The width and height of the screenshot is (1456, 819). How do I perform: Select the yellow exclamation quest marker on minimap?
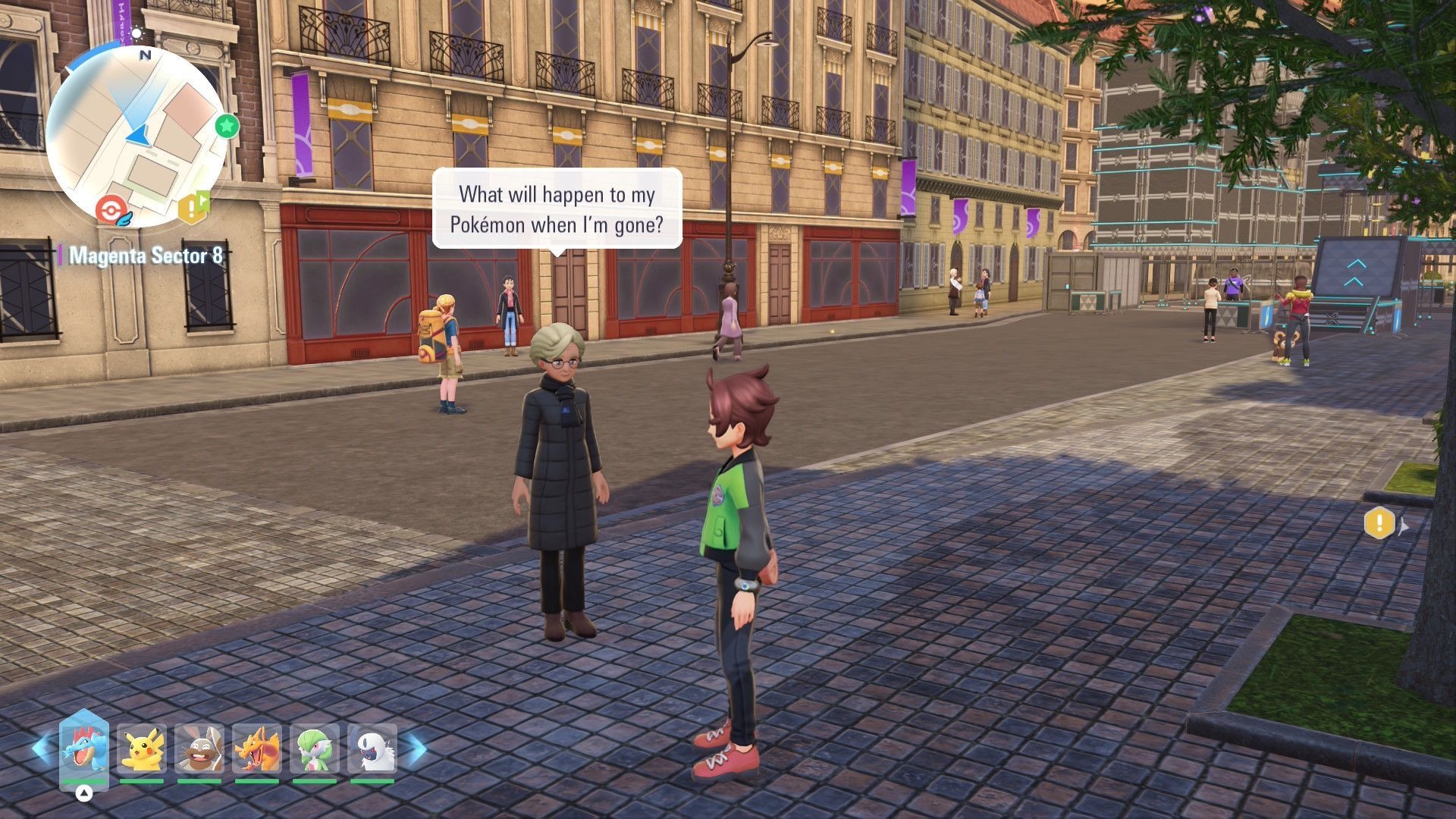[193, 206]
